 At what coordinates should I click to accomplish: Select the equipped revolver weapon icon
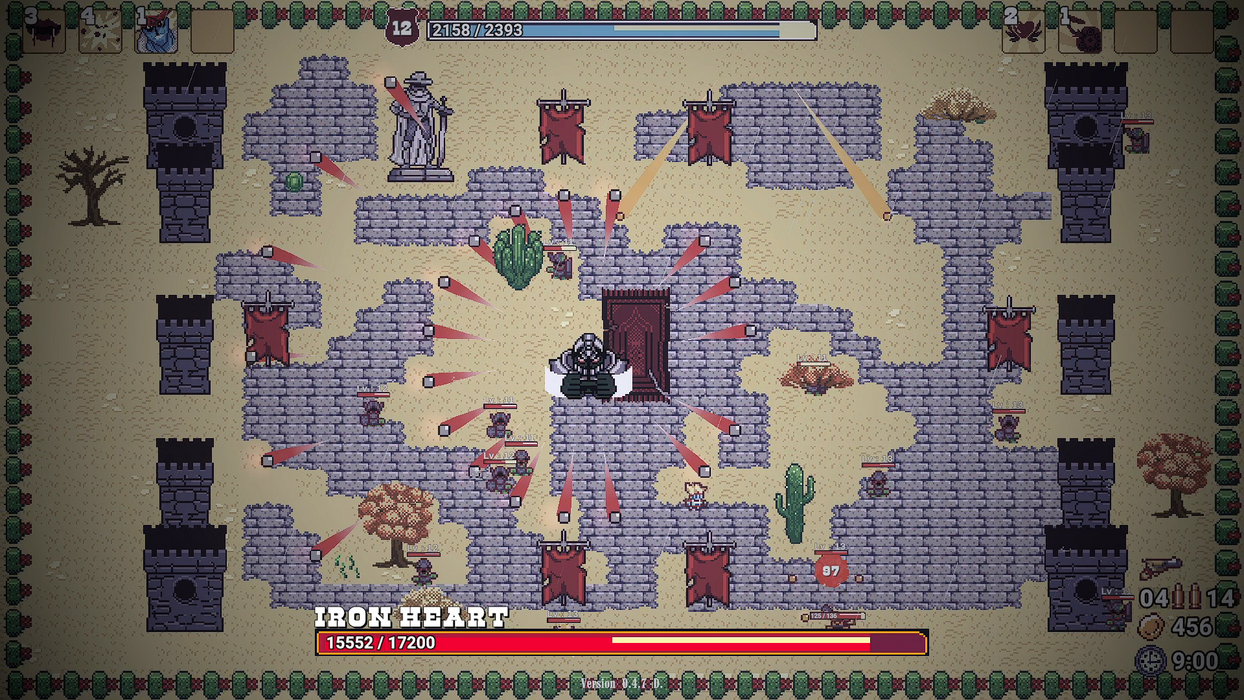[1161, 568]
